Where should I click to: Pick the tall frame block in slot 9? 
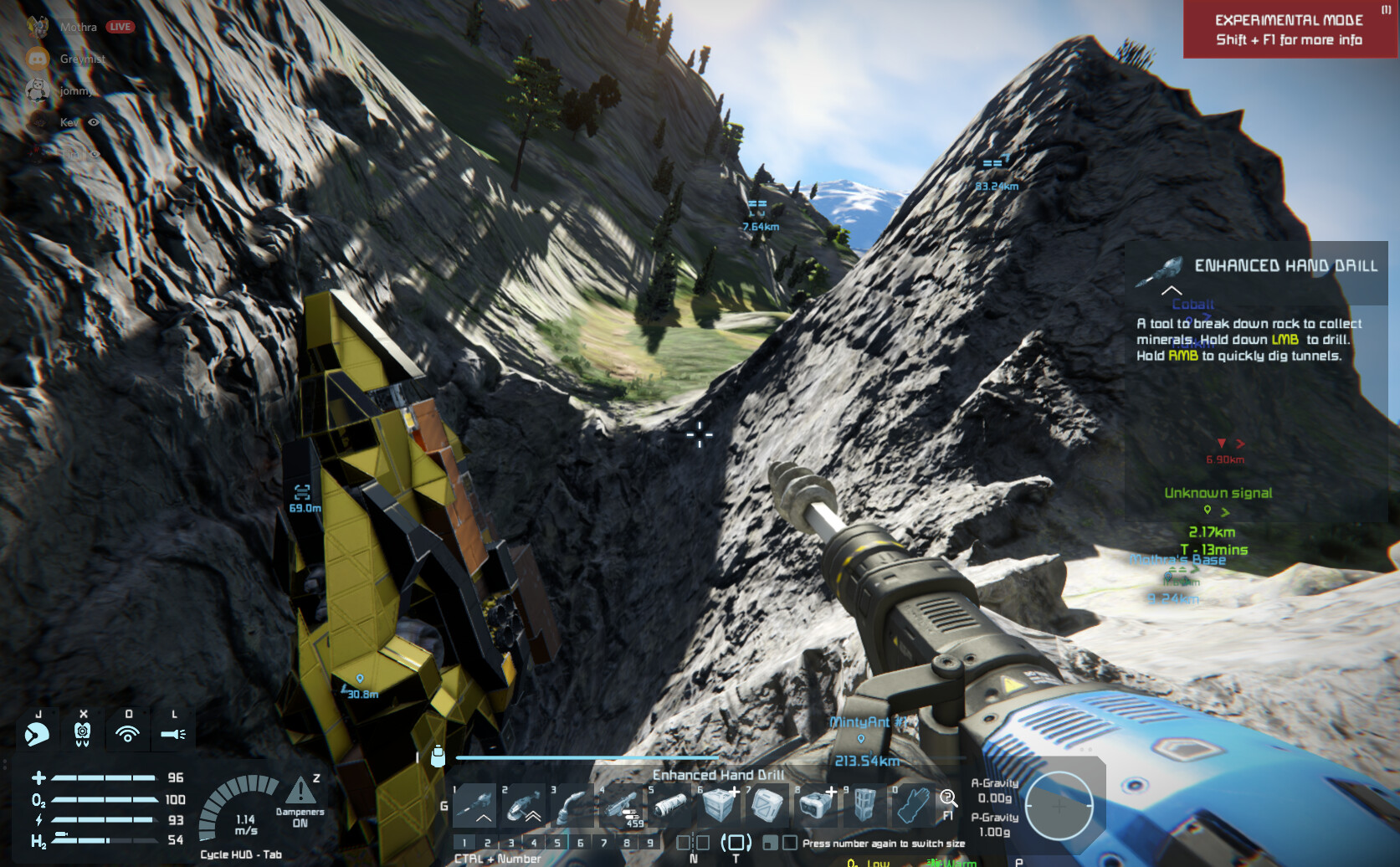pyautogui.click(x=864, y=806)
